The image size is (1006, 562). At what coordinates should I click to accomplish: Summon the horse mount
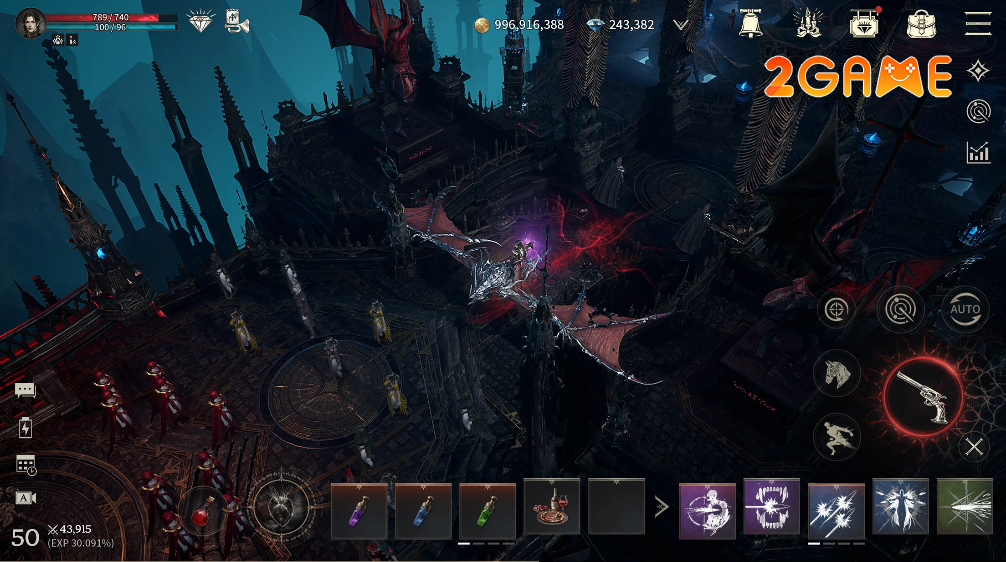[837, 373]
